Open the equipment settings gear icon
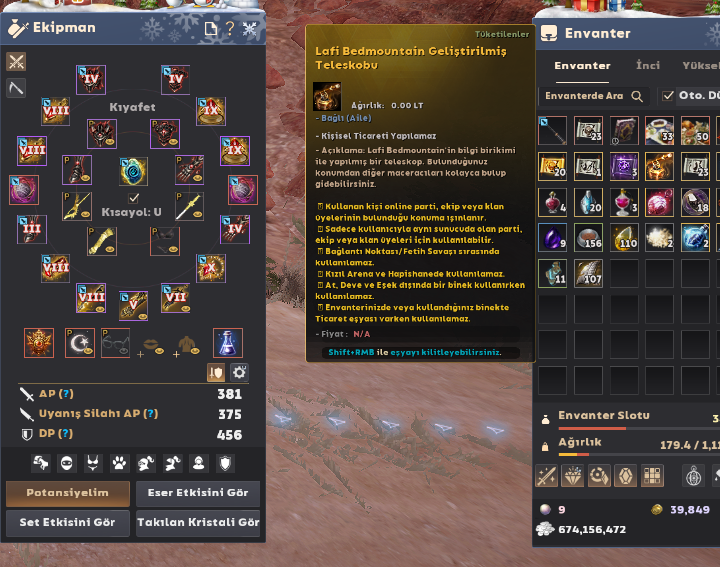This screenshot has height=567, width=720. coord(239,372)
